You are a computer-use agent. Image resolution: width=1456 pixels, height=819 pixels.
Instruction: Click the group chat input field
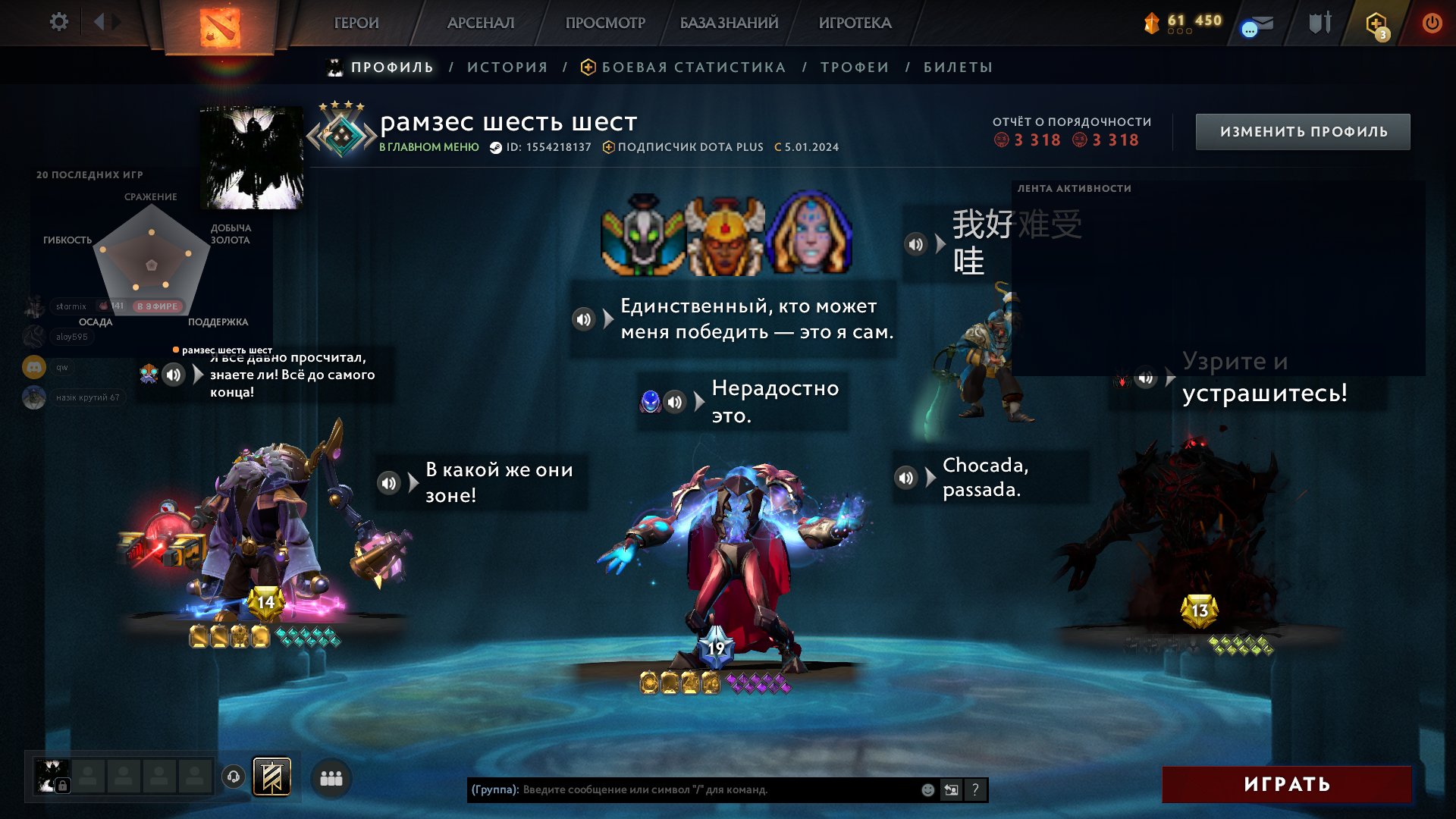(682, 790)
